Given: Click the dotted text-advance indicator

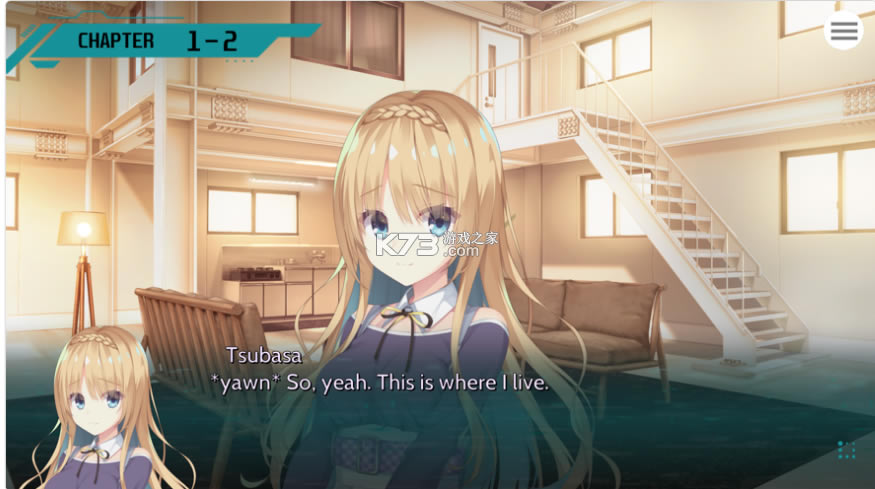Looking at the screenshot, I should (846, 450).
